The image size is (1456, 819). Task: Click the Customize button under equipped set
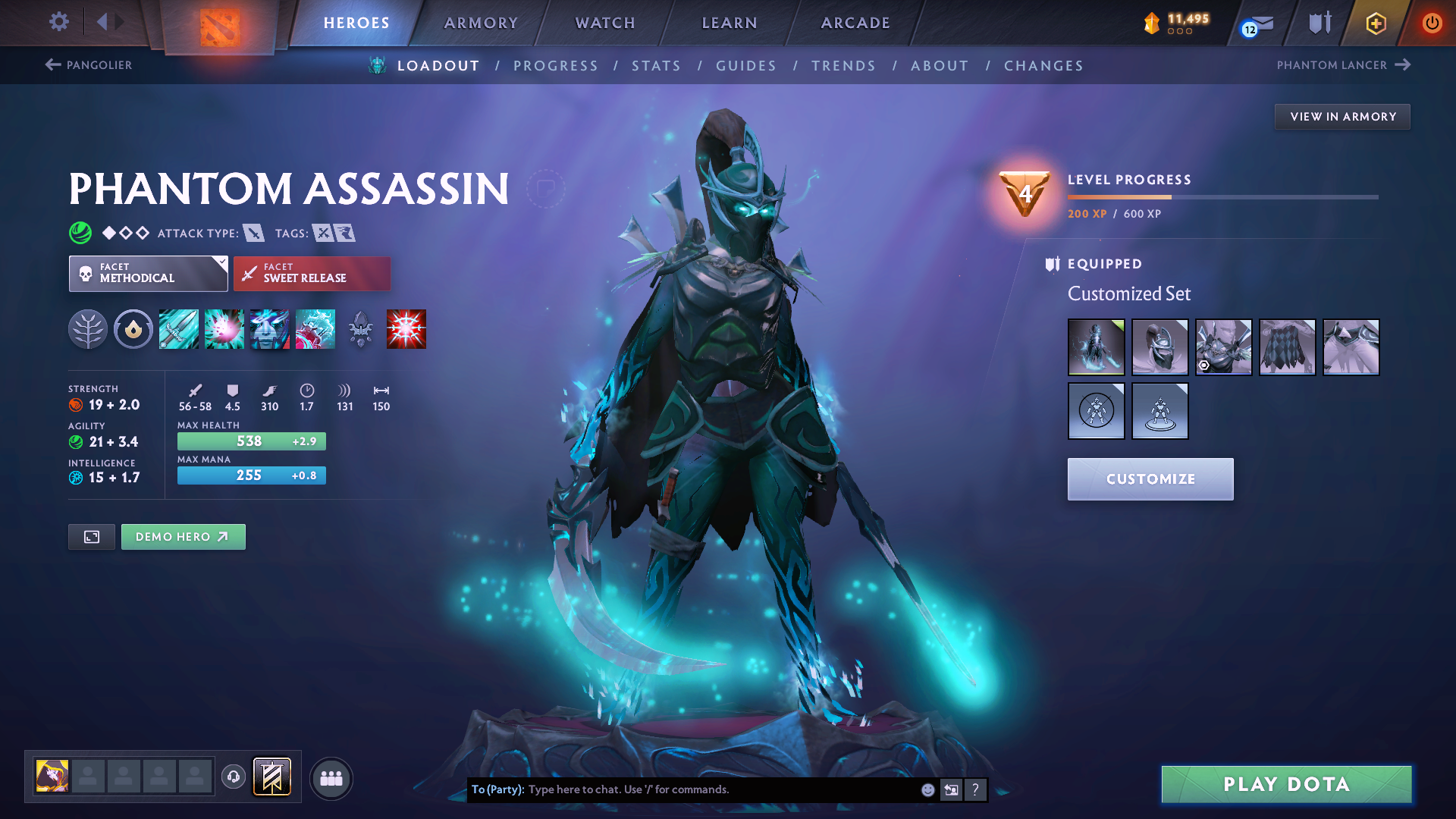1150,479
